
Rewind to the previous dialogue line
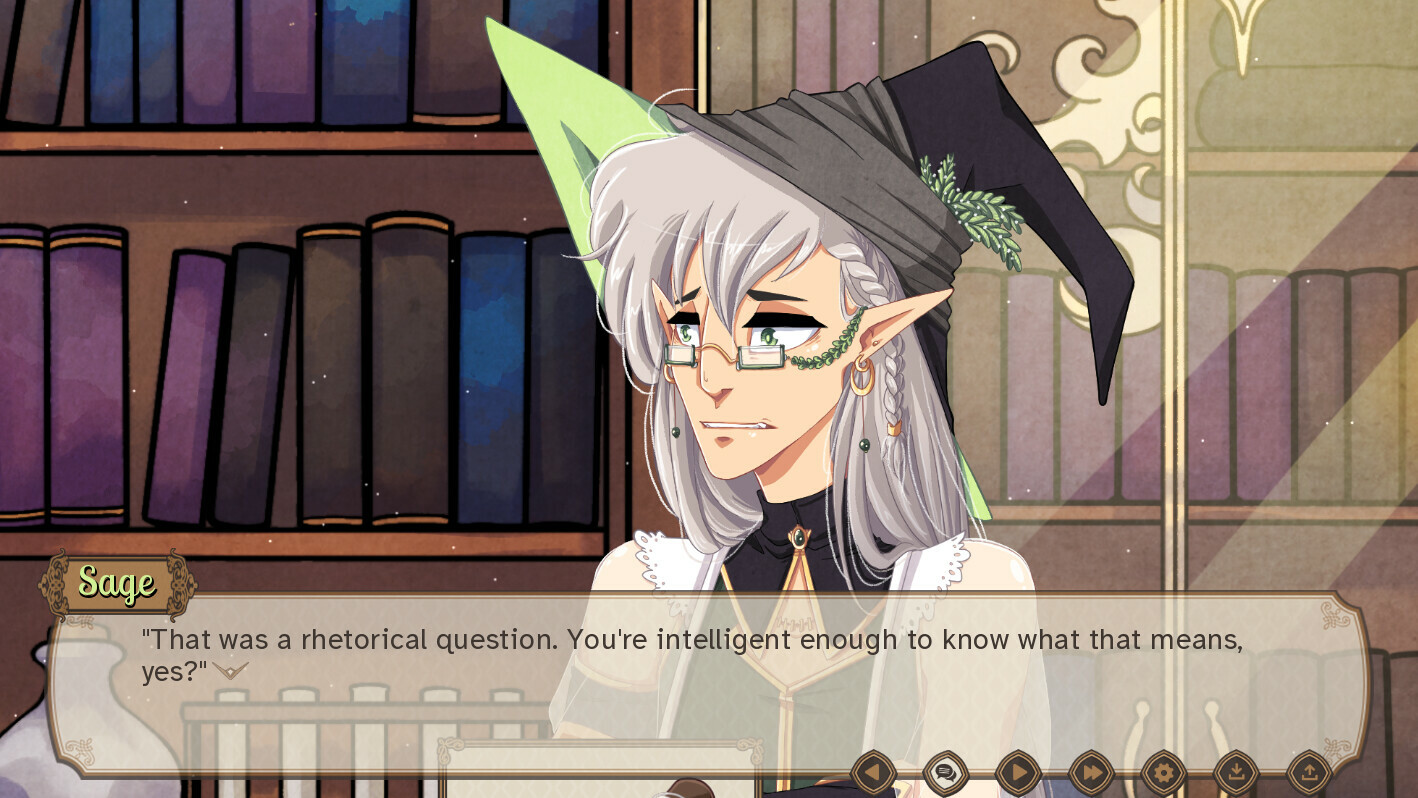point(872,773)
